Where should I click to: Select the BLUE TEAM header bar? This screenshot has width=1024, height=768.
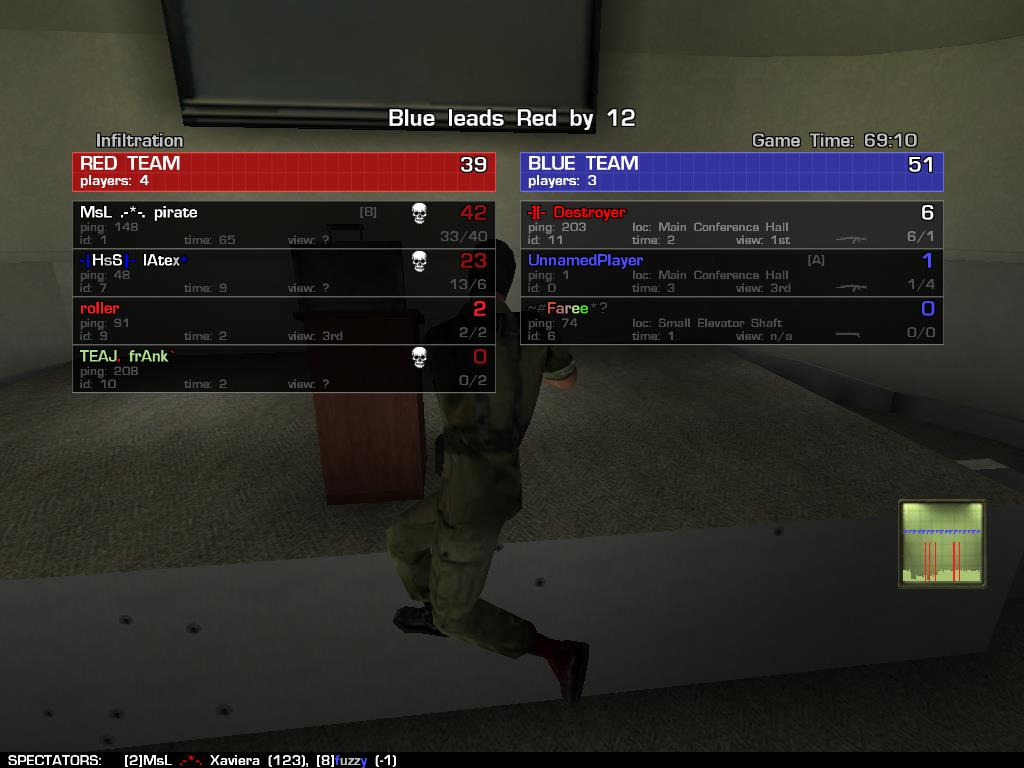coord(731,171)
